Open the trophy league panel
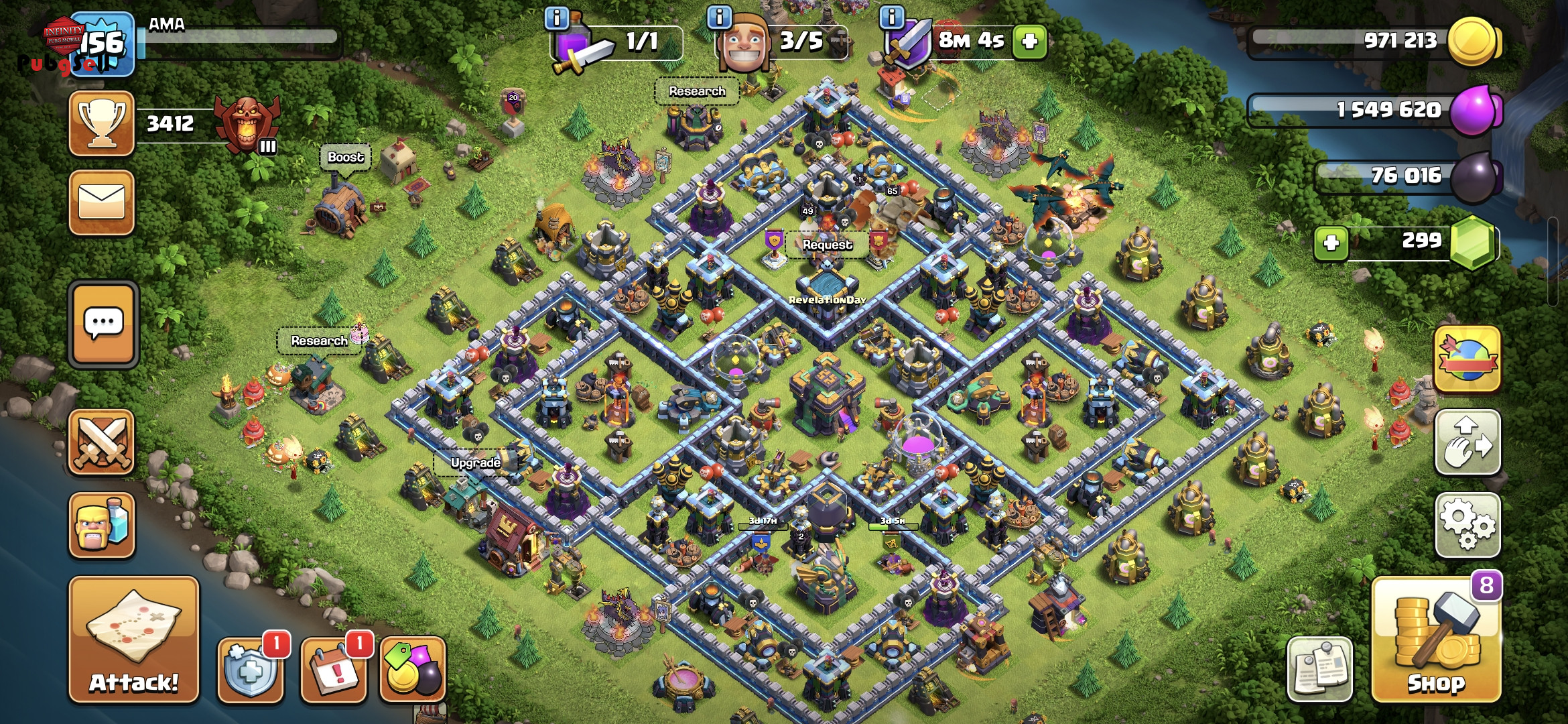The height and width of the screenshot is (724, 1568). pos(102,124)
